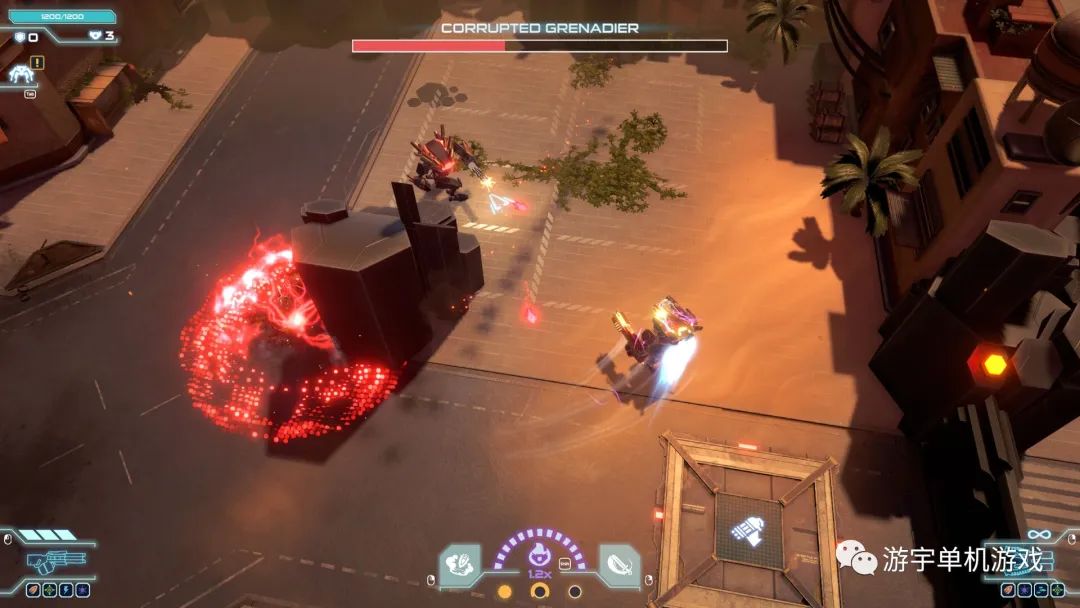Select the purple burst mod icon

pyautogui.click(x=82, y=589)
